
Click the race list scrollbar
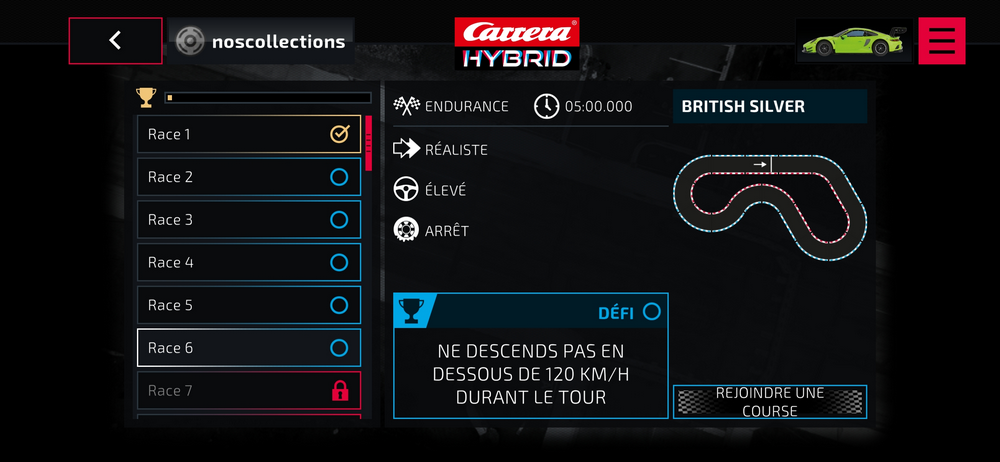click(x=368, y=144)
